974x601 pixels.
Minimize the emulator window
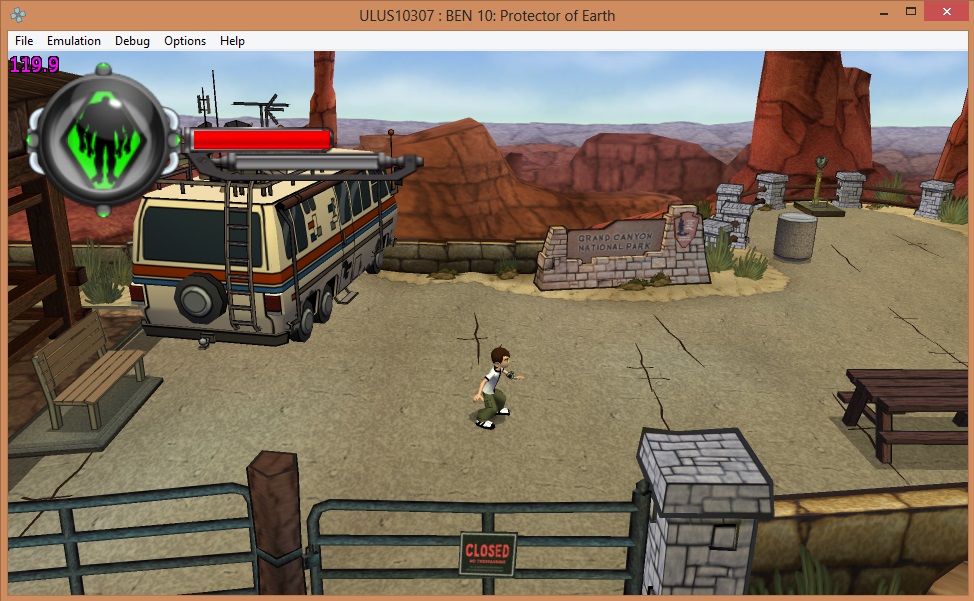[884, 13]
